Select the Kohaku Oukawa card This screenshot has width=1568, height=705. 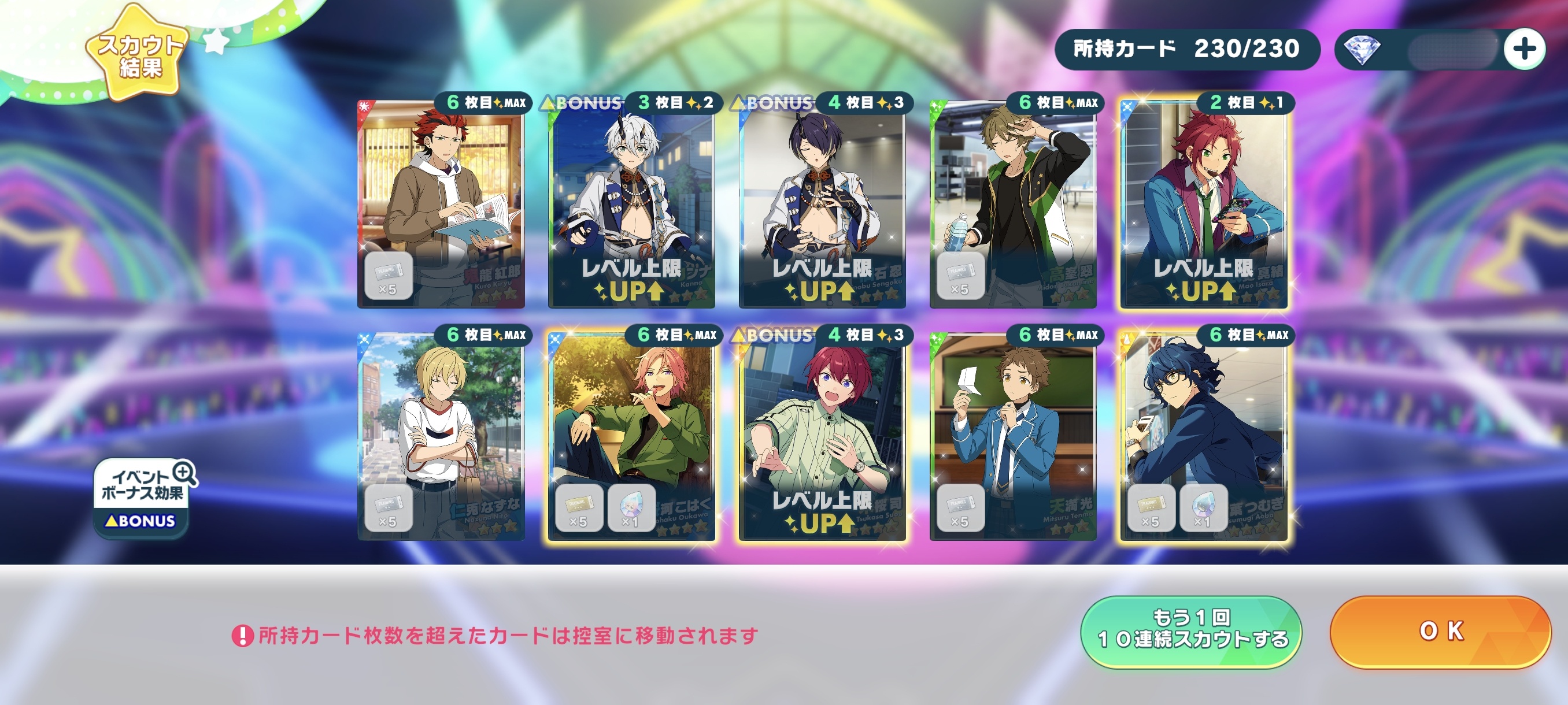coord(631,436)
